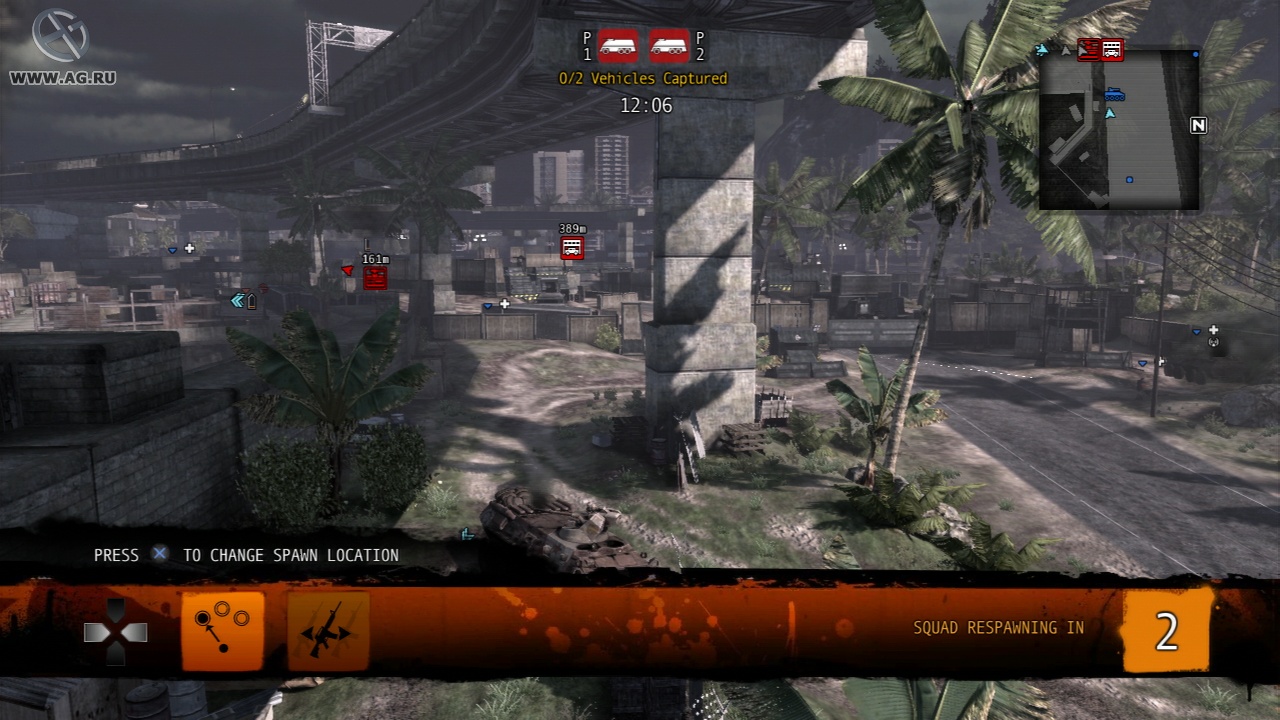Click the red bus objective icon above minimap
The width and height of the screenshot is (1280, 720).
(x=1111, y=49)
